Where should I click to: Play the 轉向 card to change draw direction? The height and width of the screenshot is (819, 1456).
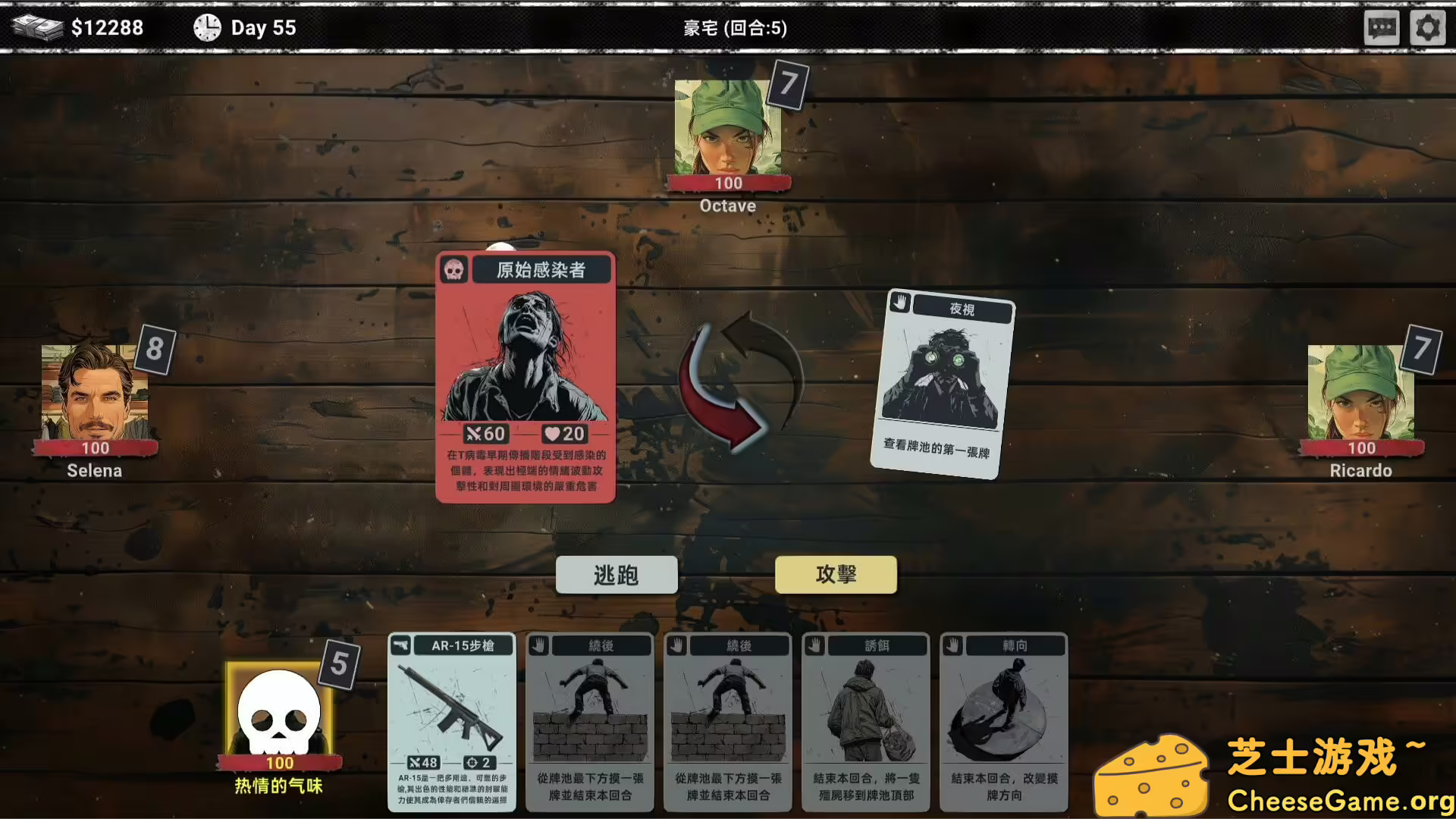click(x=1003, y=720)
